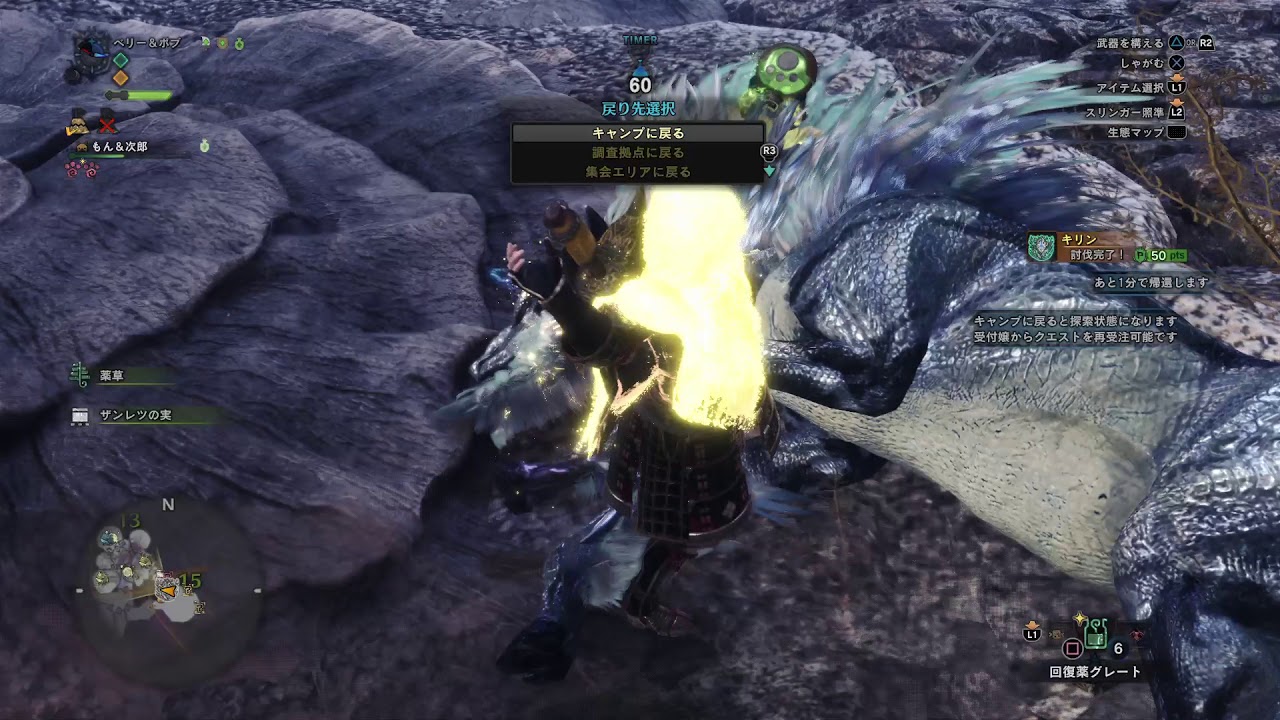Click the red X status on the fainted Palico
The image size is (1280, 720).
tap(106, 126)
